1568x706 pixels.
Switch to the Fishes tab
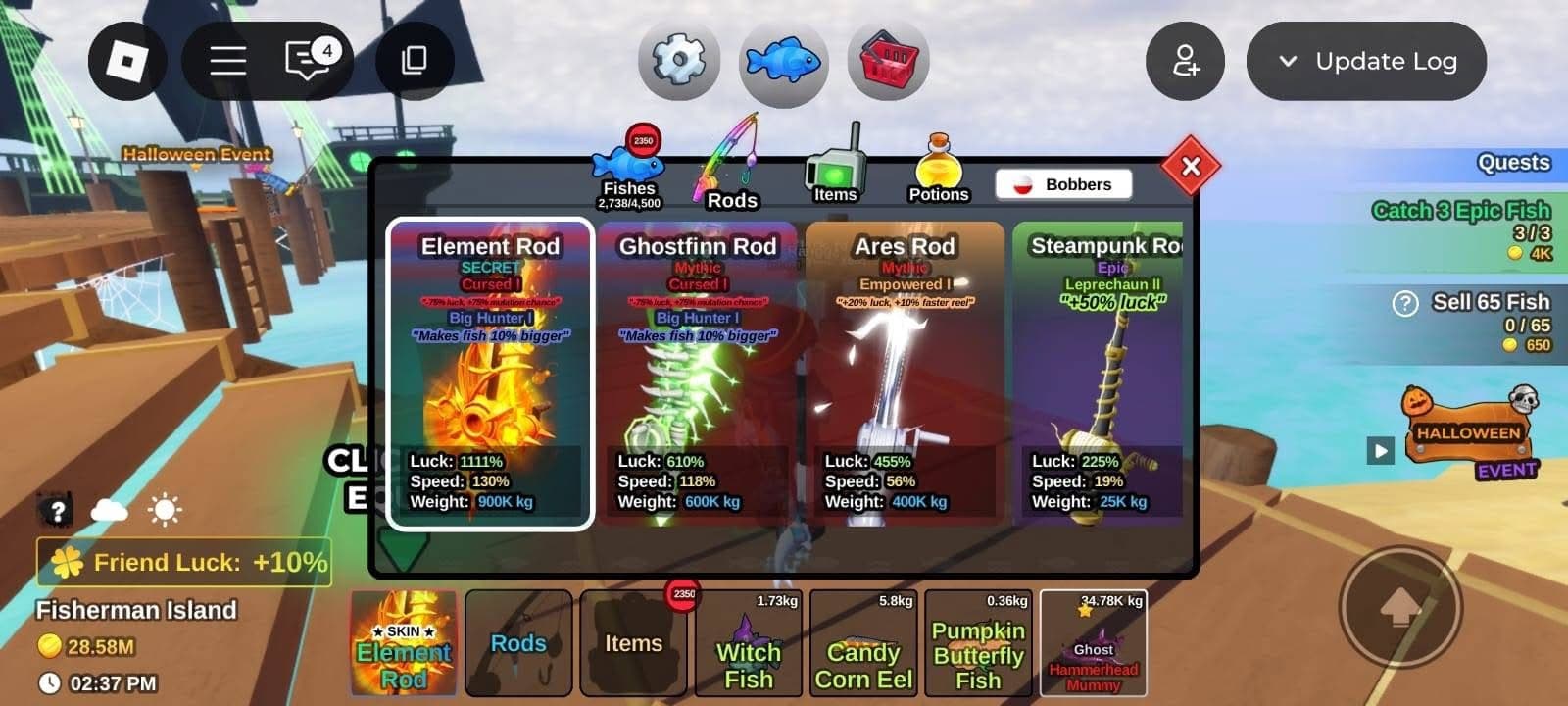(629, 172)
